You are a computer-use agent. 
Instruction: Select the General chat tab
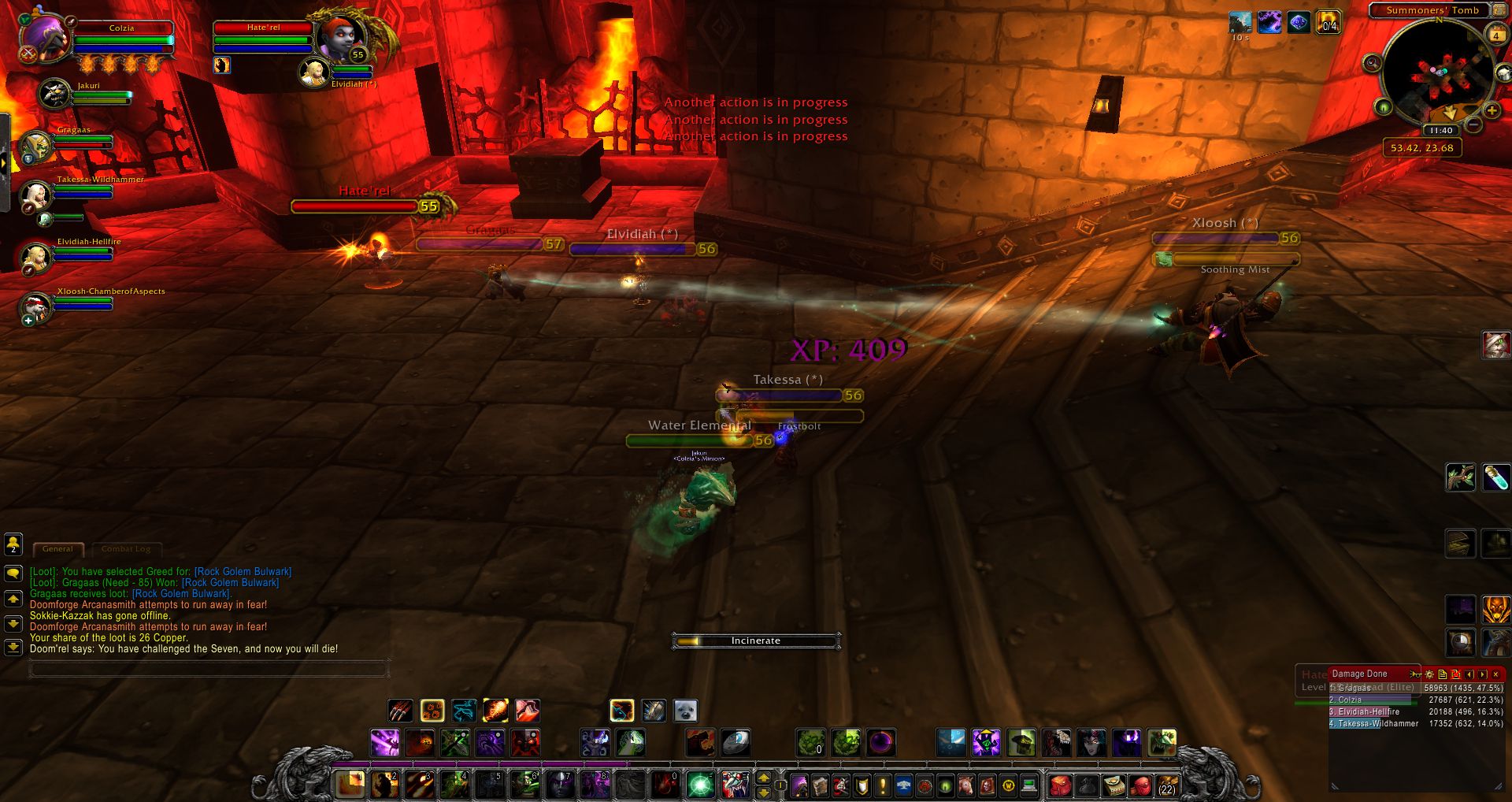pos(57,549)
